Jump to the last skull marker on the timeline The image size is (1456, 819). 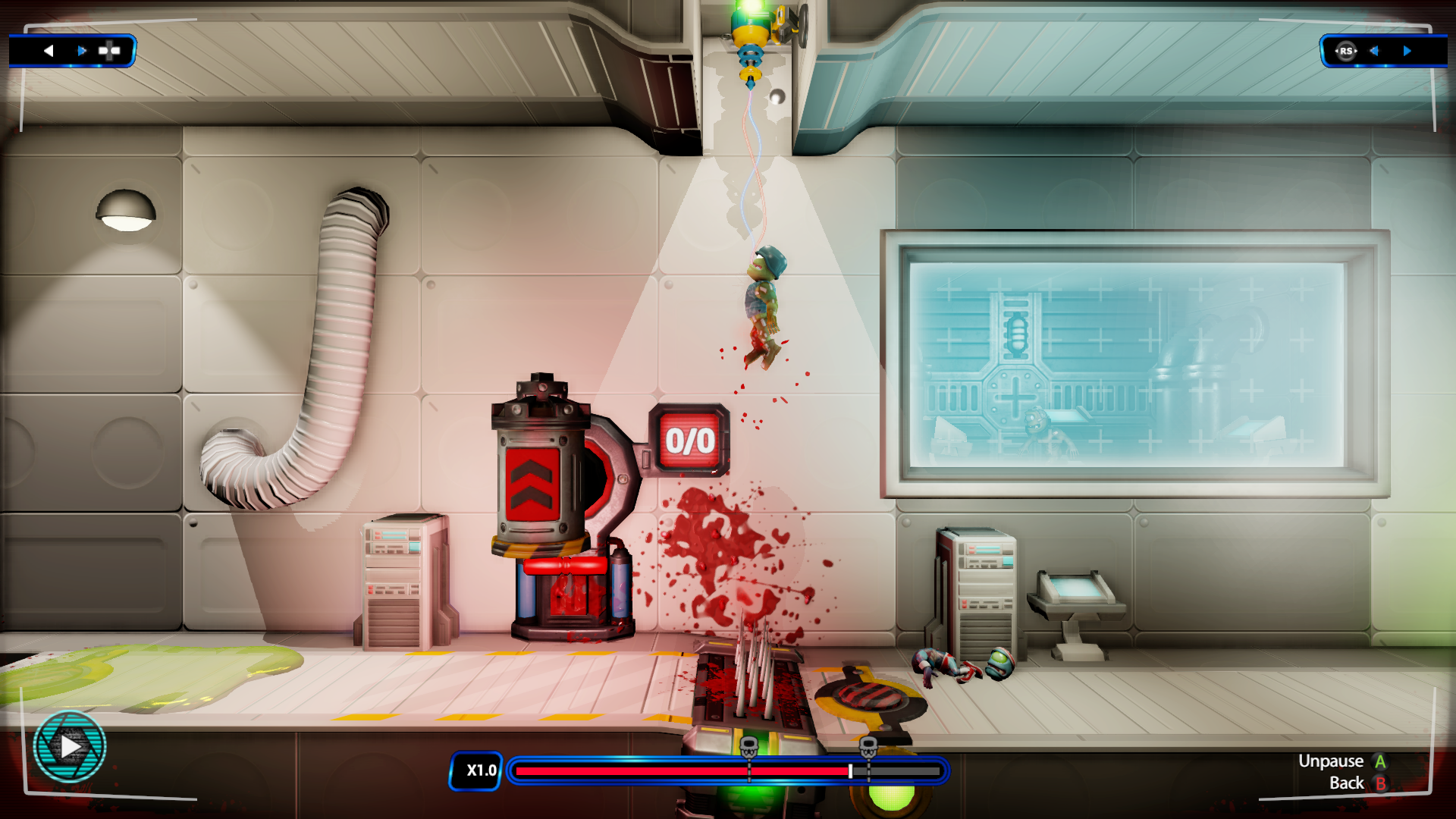point(868,747)
